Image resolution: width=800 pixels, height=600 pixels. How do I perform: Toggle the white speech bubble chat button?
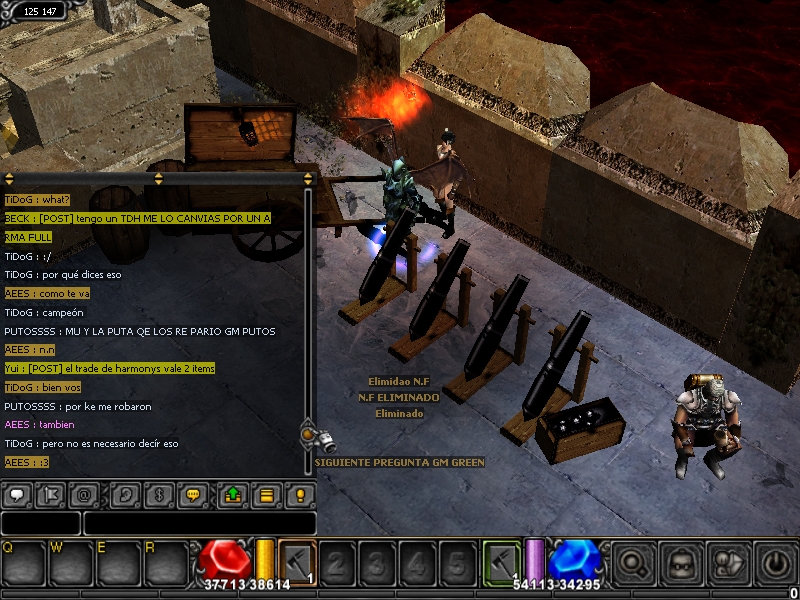tap(17, 494)
